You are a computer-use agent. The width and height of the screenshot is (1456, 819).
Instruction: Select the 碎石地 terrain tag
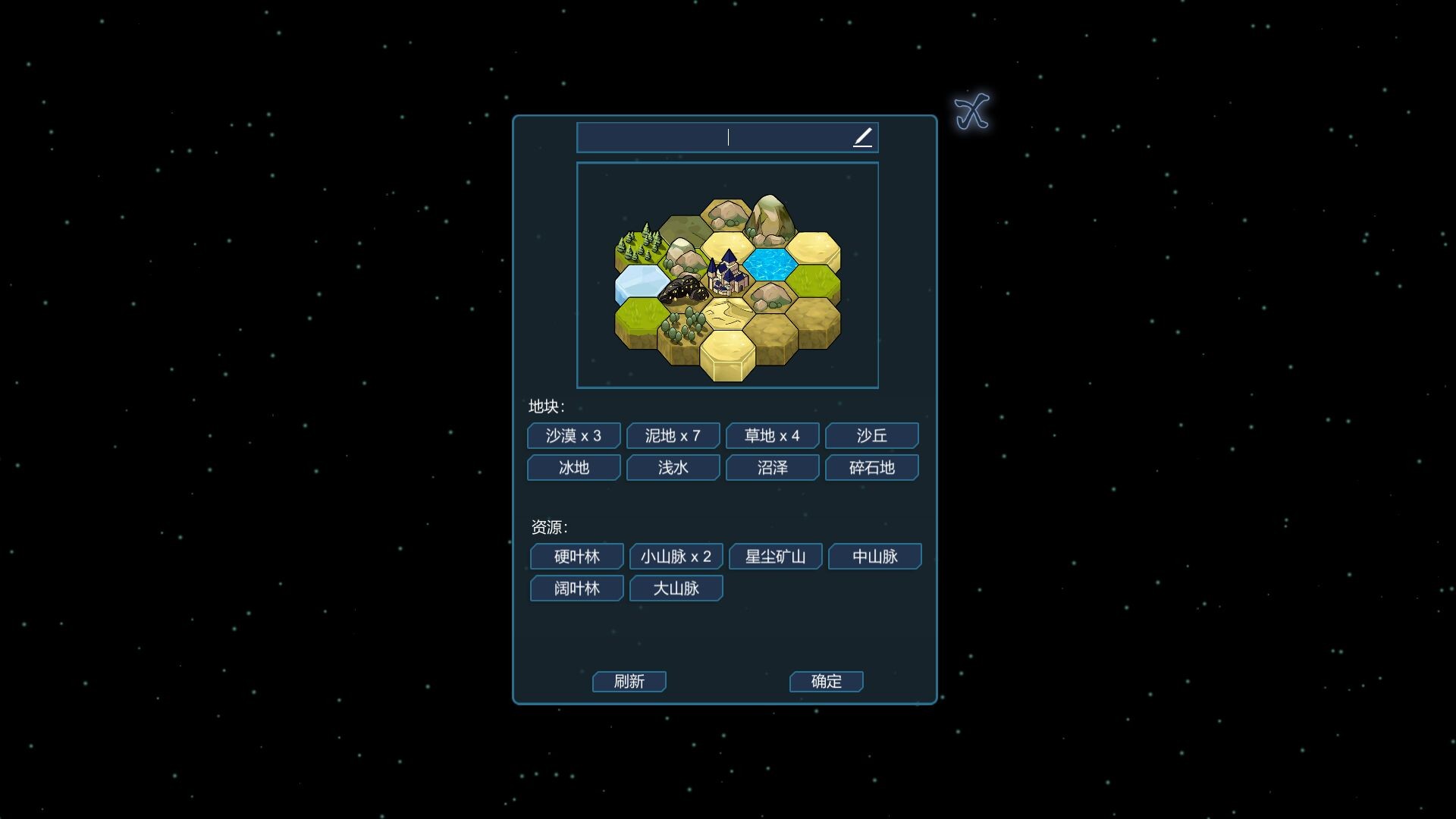pos(872,468)
